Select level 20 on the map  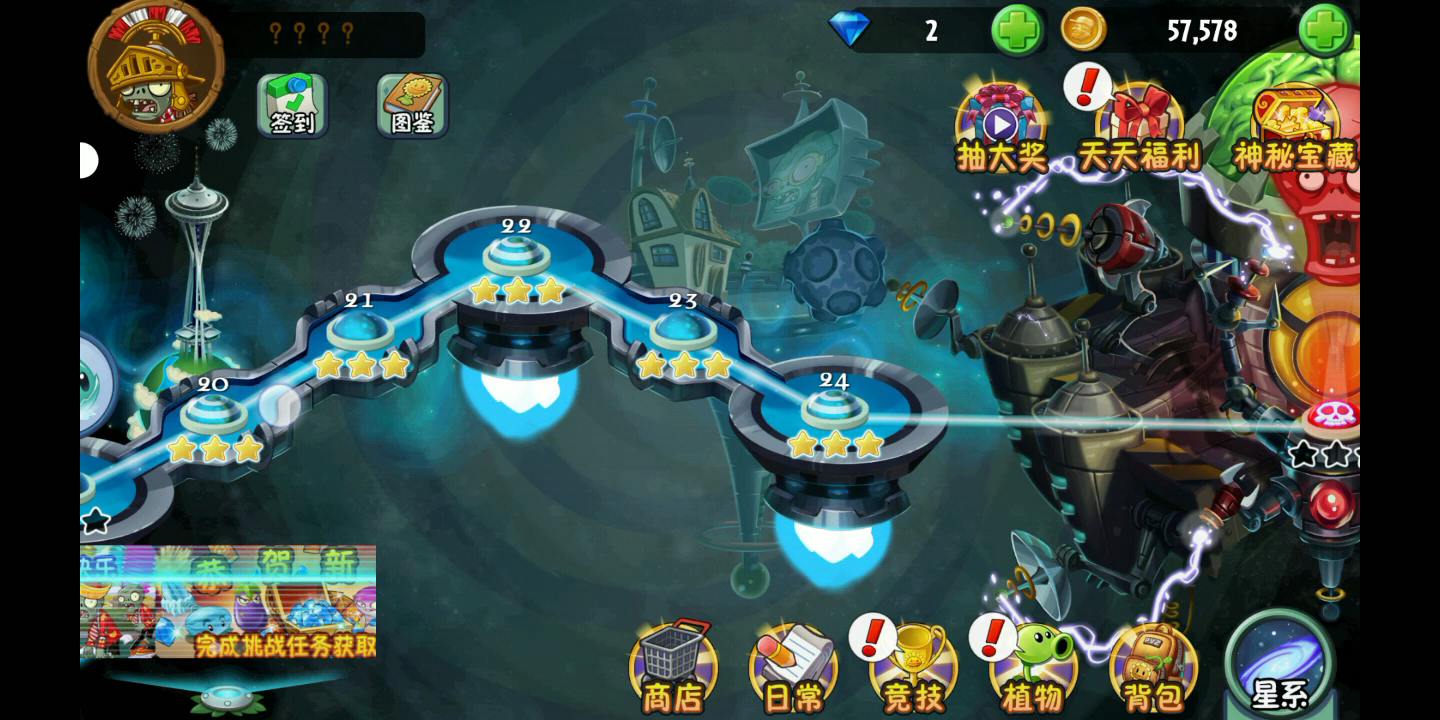(213, 413)
